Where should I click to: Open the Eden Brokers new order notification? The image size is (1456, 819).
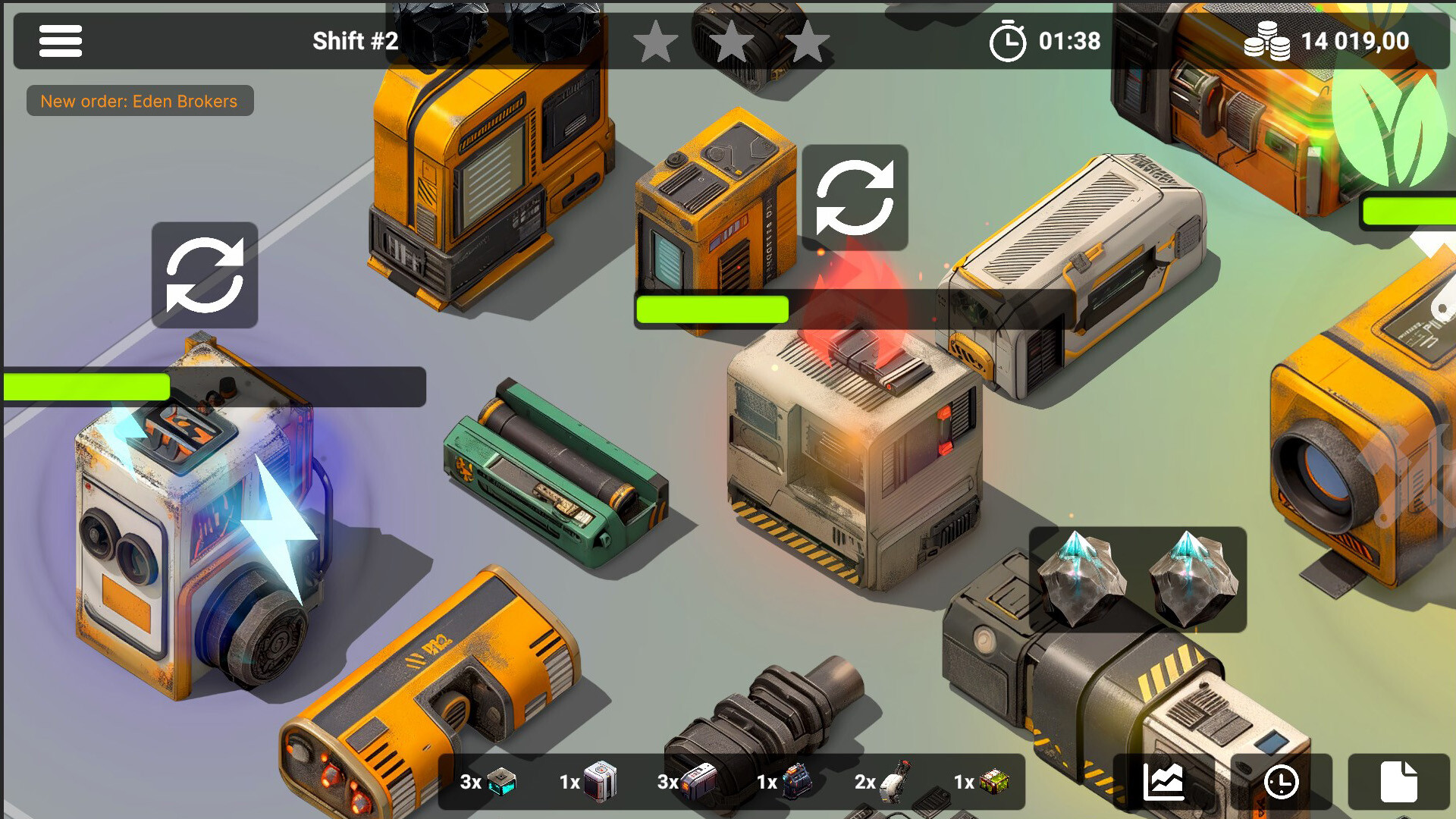140,101
